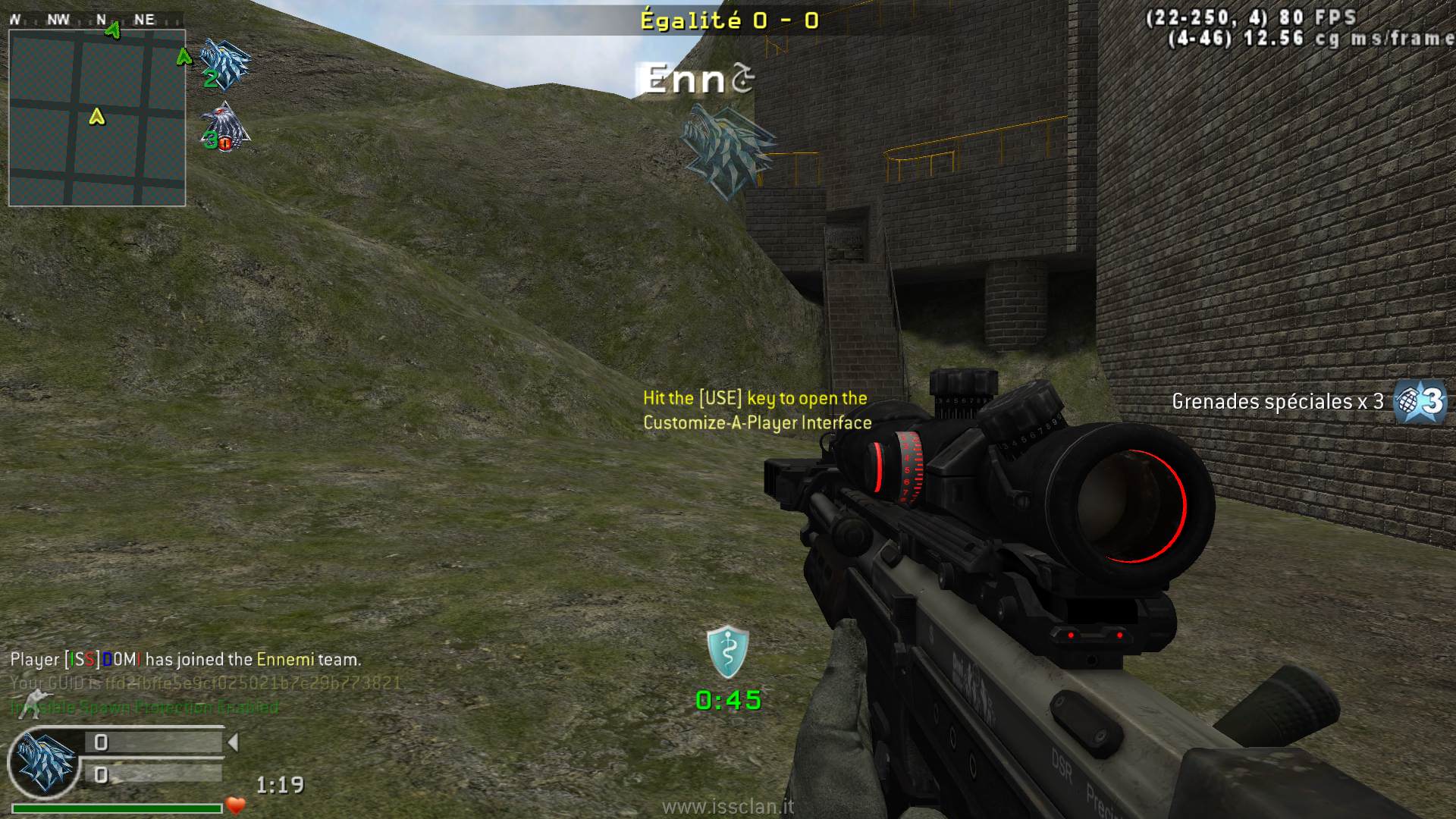Click the minimap in the corner
Screen dimensions: 1456x819
coord(97,118)
